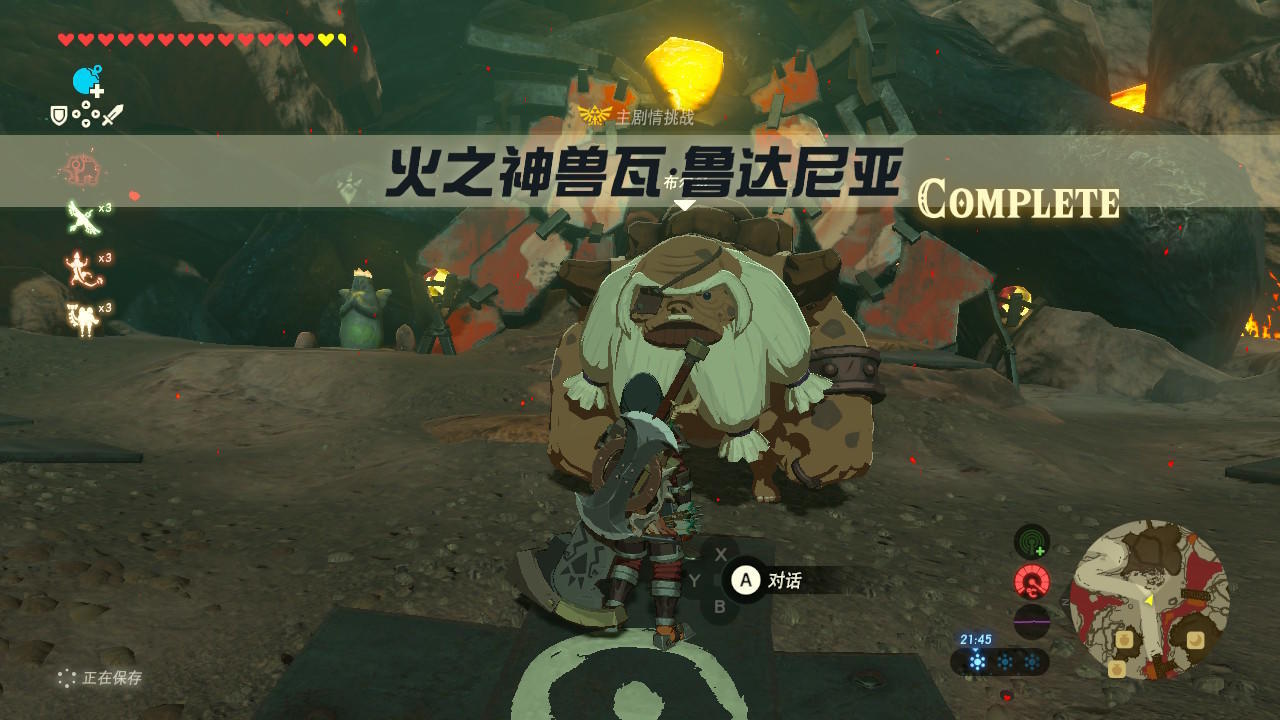
Task: Click the sword icon beside the D-pad
Action: (x=113, y=114)
